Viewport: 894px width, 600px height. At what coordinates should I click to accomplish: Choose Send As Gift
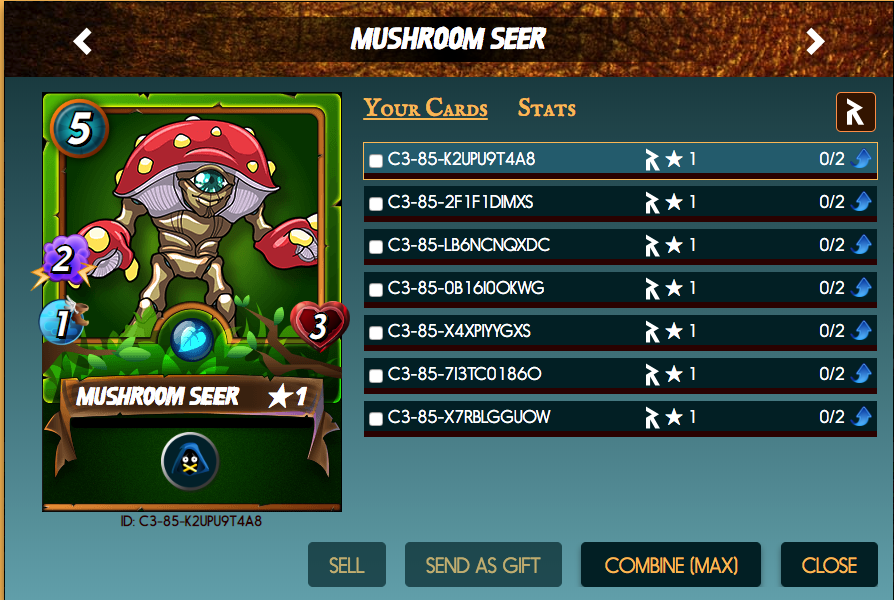point(483,565)
